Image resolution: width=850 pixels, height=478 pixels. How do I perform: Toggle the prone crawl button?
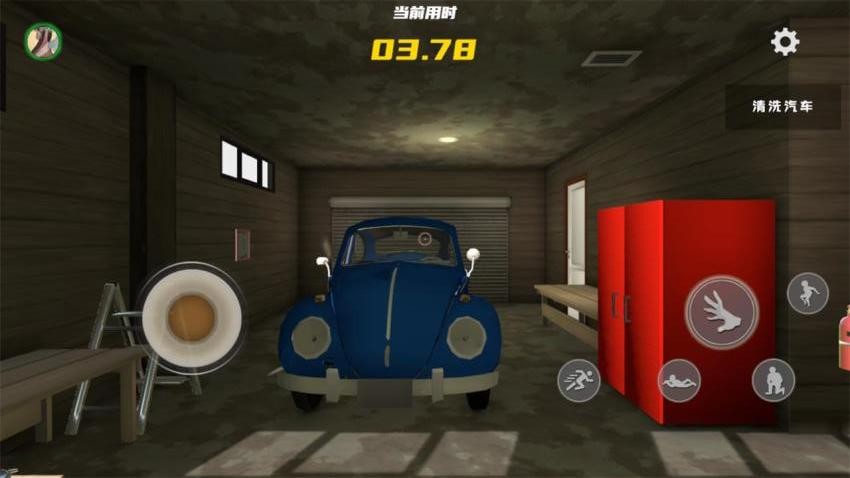coord(679,380)
